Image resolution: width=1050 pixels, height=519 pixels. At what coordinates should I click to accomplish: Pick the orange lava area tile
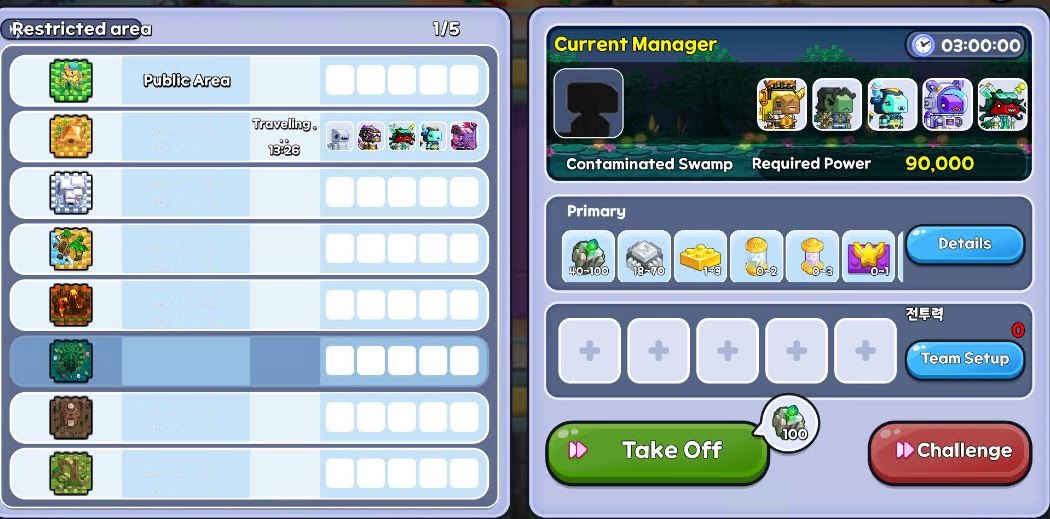coord(70,305)
